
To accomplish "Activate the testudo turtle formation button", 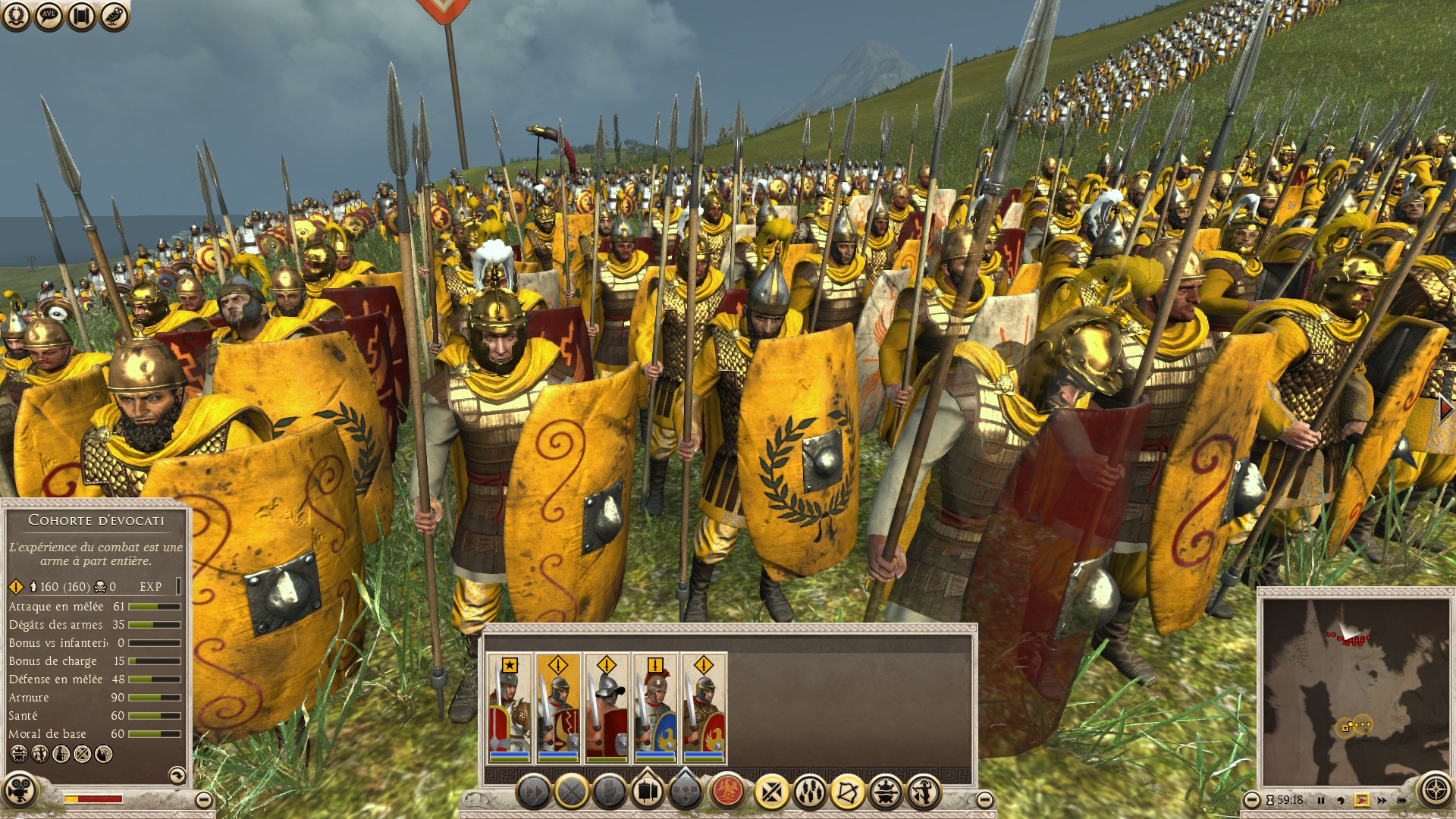I will 885,793.
